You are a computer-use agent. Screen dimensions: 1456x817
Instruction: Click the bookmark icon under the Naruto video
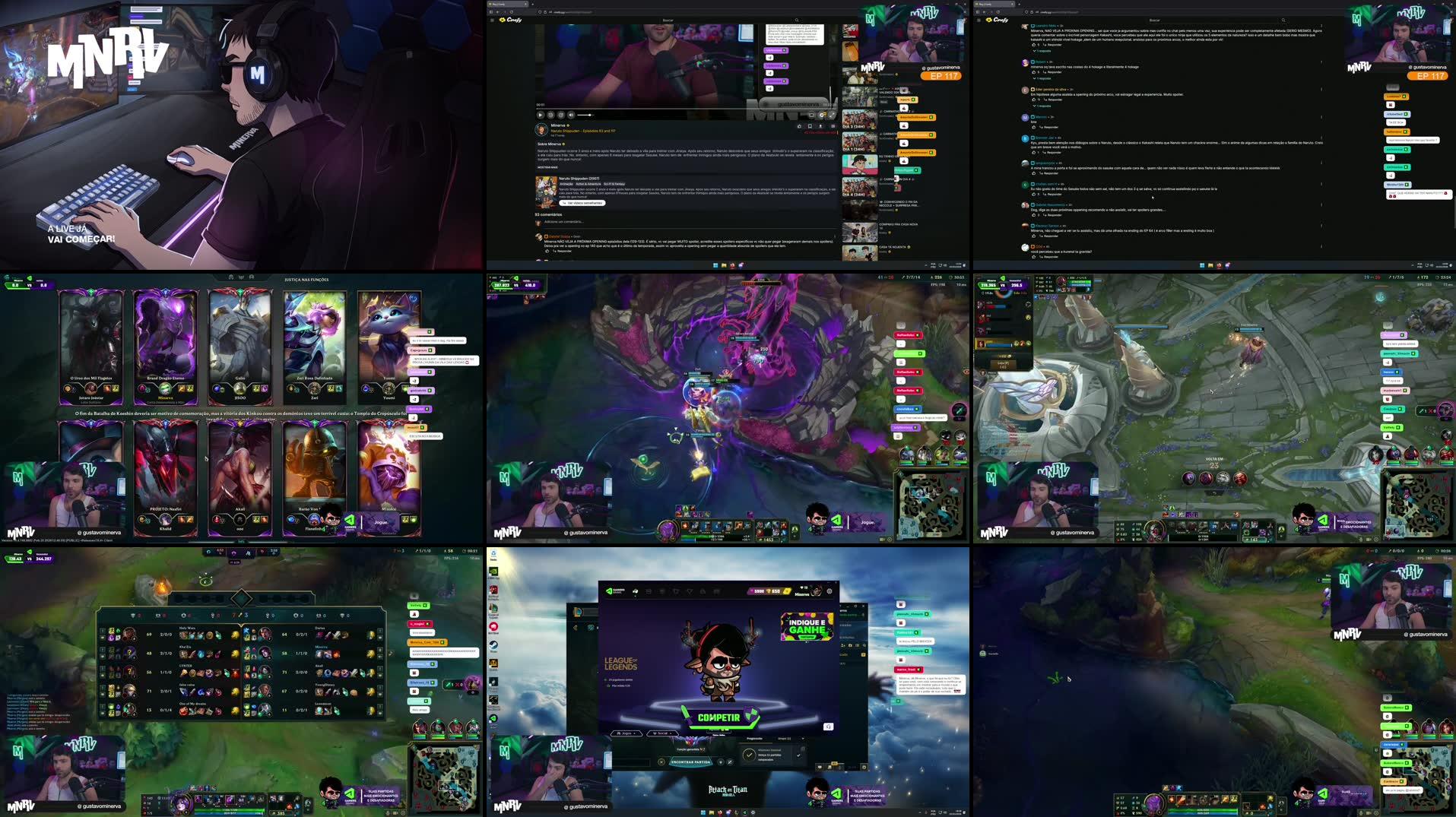coord(811,126)
